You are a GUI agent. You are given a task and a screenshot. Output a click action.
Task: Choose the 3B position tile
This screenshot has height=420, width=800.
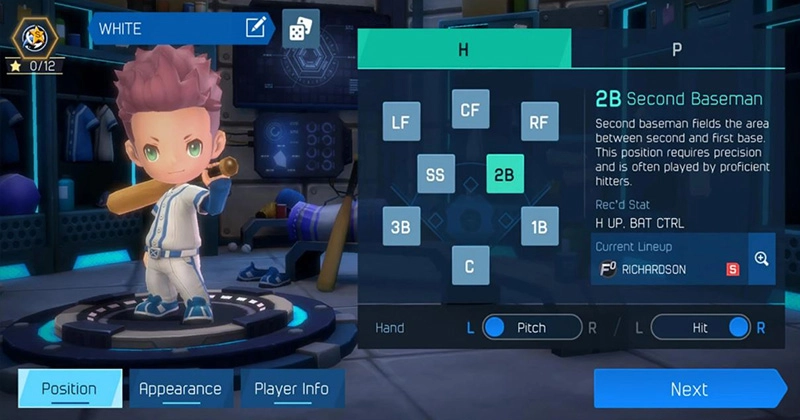pyautogui.click(x=401, y=226)
